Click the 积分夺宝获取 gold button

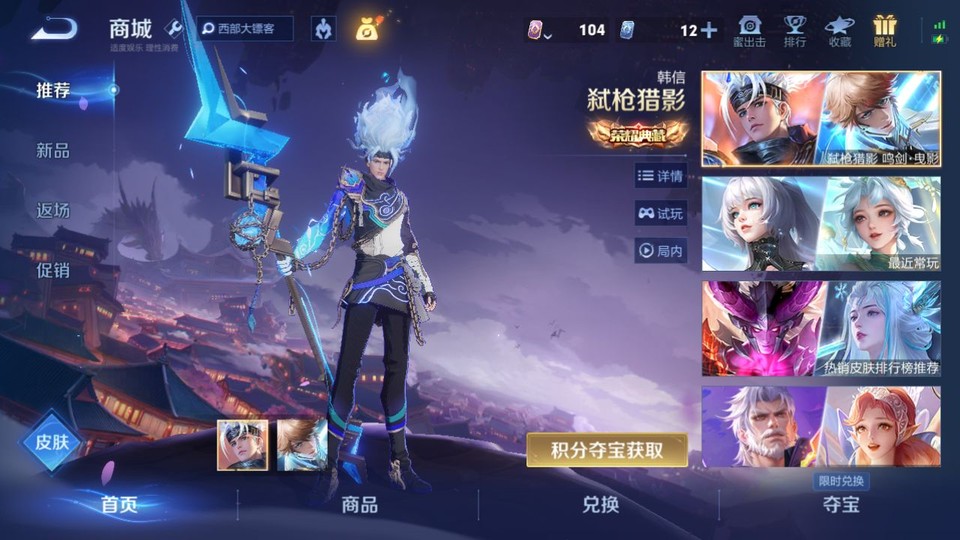607,450
